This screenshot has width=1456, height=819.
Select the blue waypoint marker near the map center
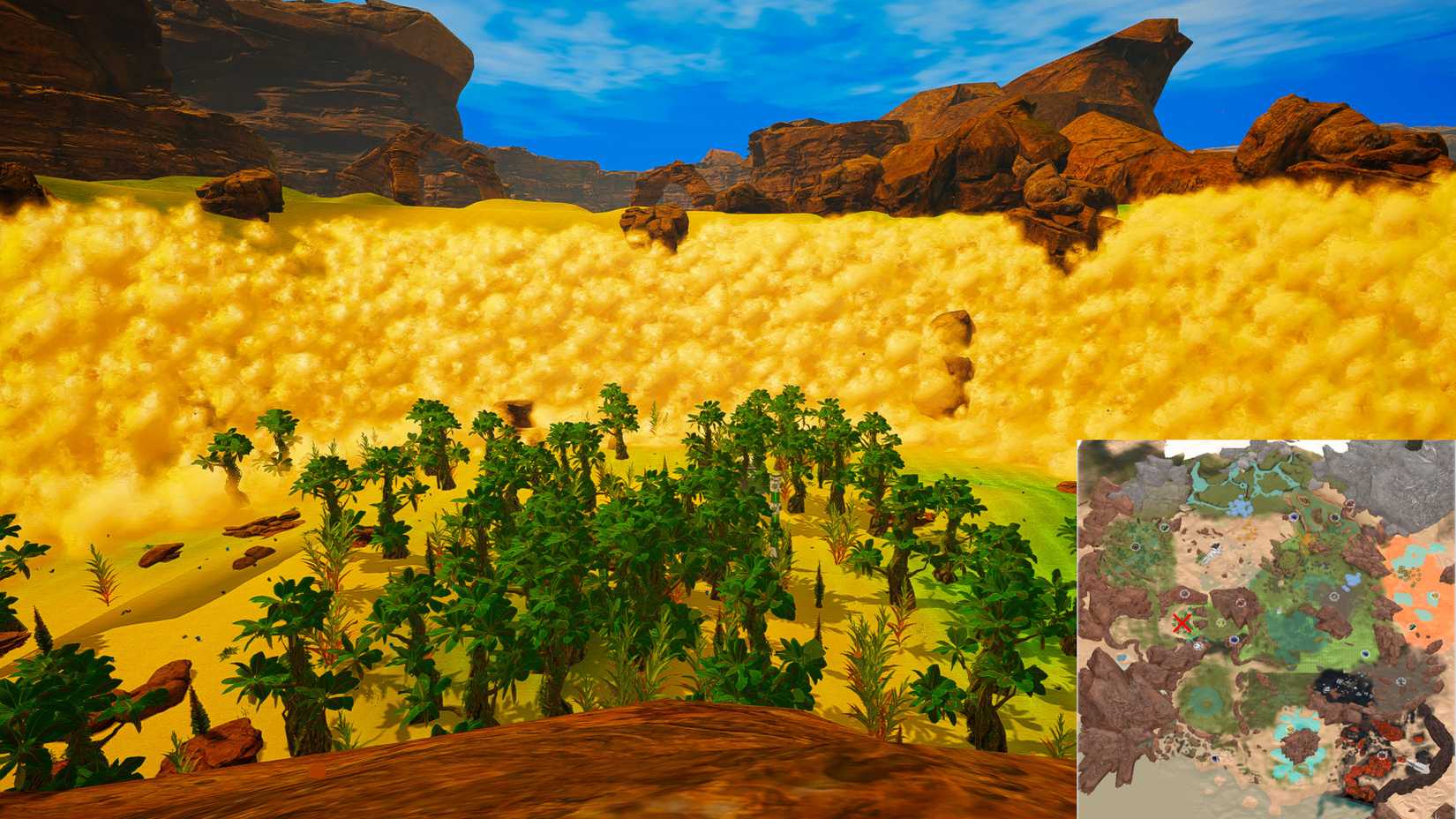click(x=1235, y=640)
